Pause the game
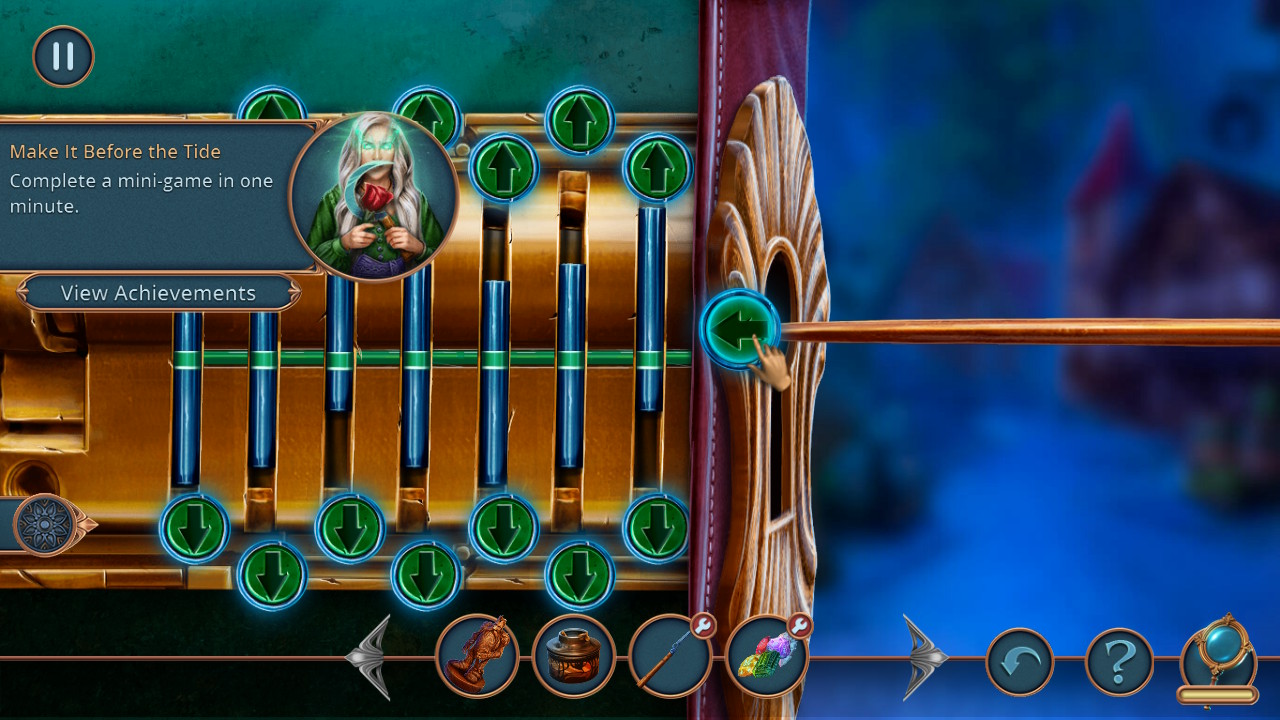1280x720 pixels. (x=62, y=56)
